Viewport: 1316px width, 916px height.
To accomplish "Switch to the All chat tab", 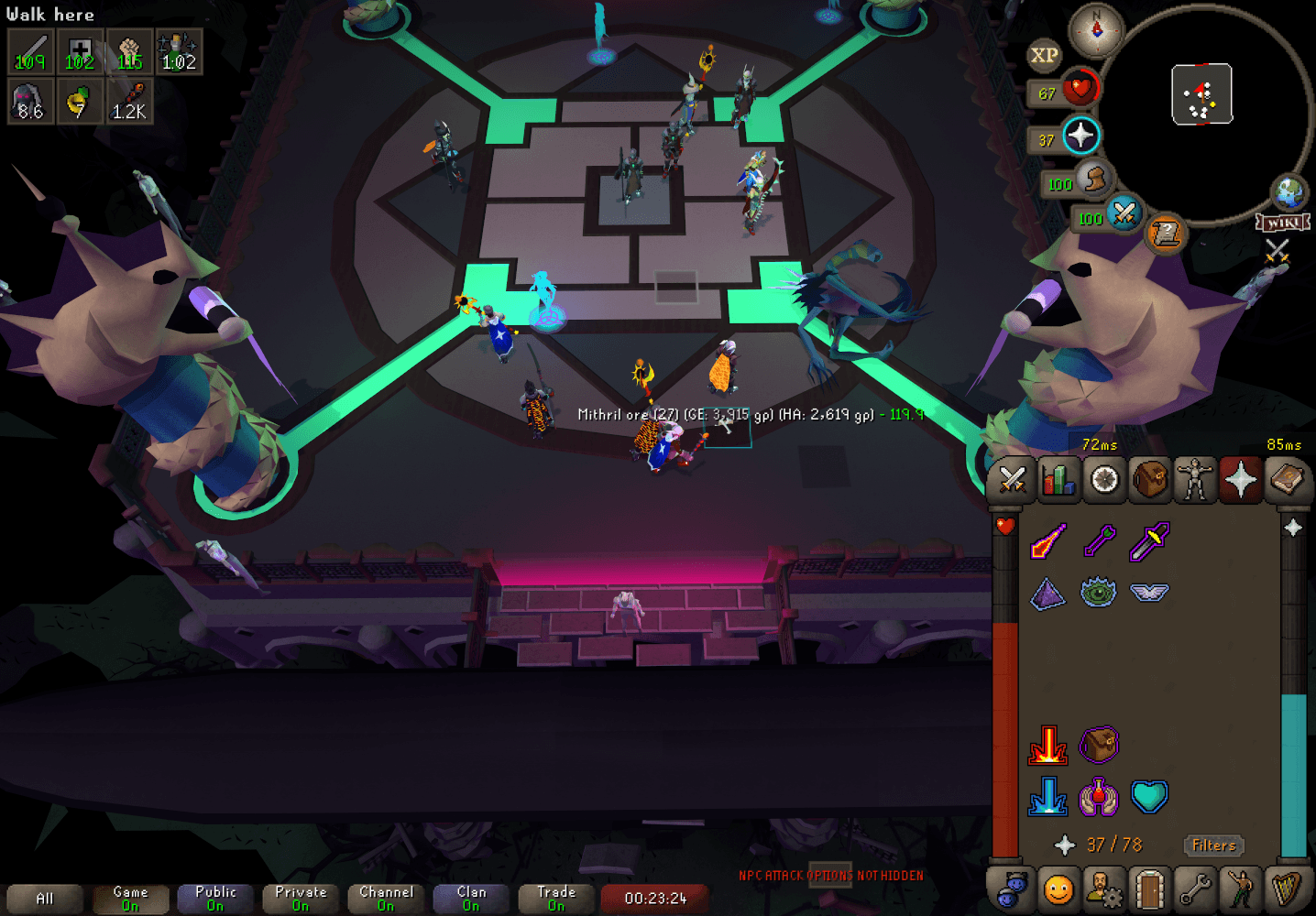I will (44, 898).
